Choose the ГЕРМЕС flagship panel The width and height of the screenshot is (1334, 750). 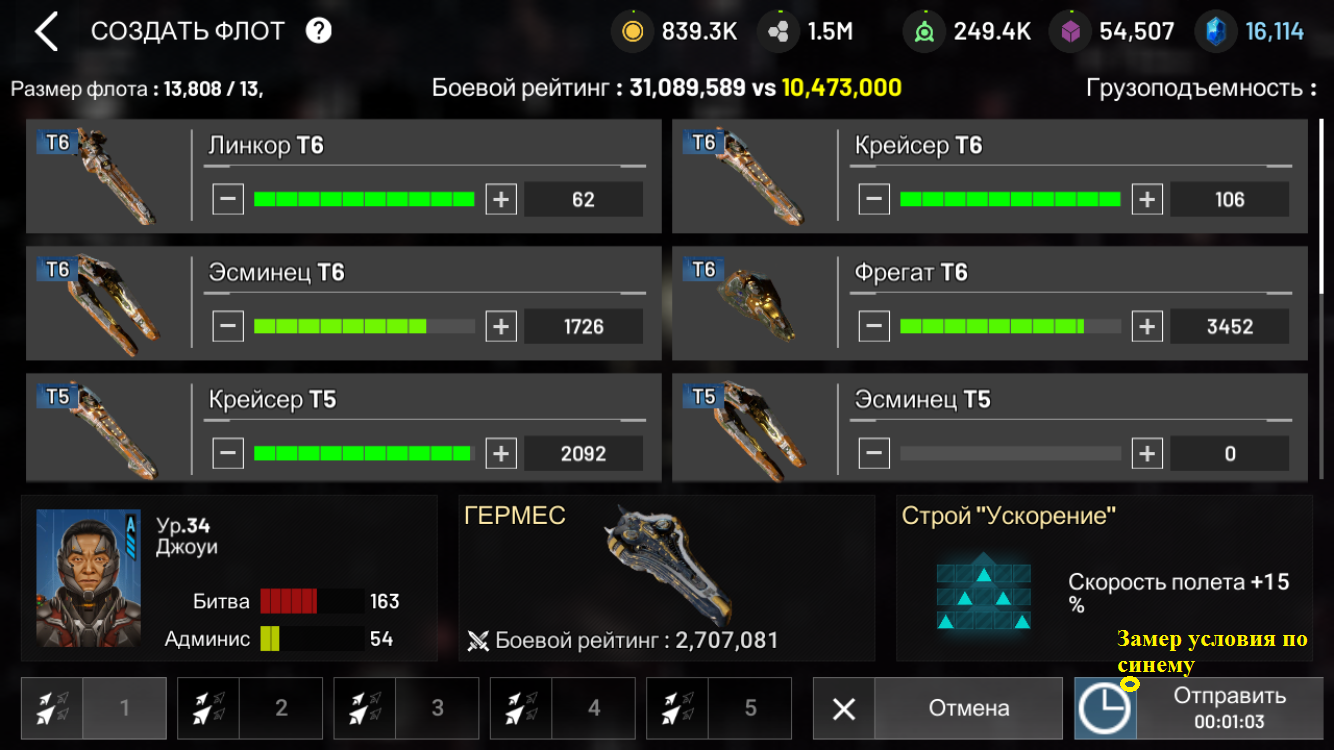click(666, 577)
